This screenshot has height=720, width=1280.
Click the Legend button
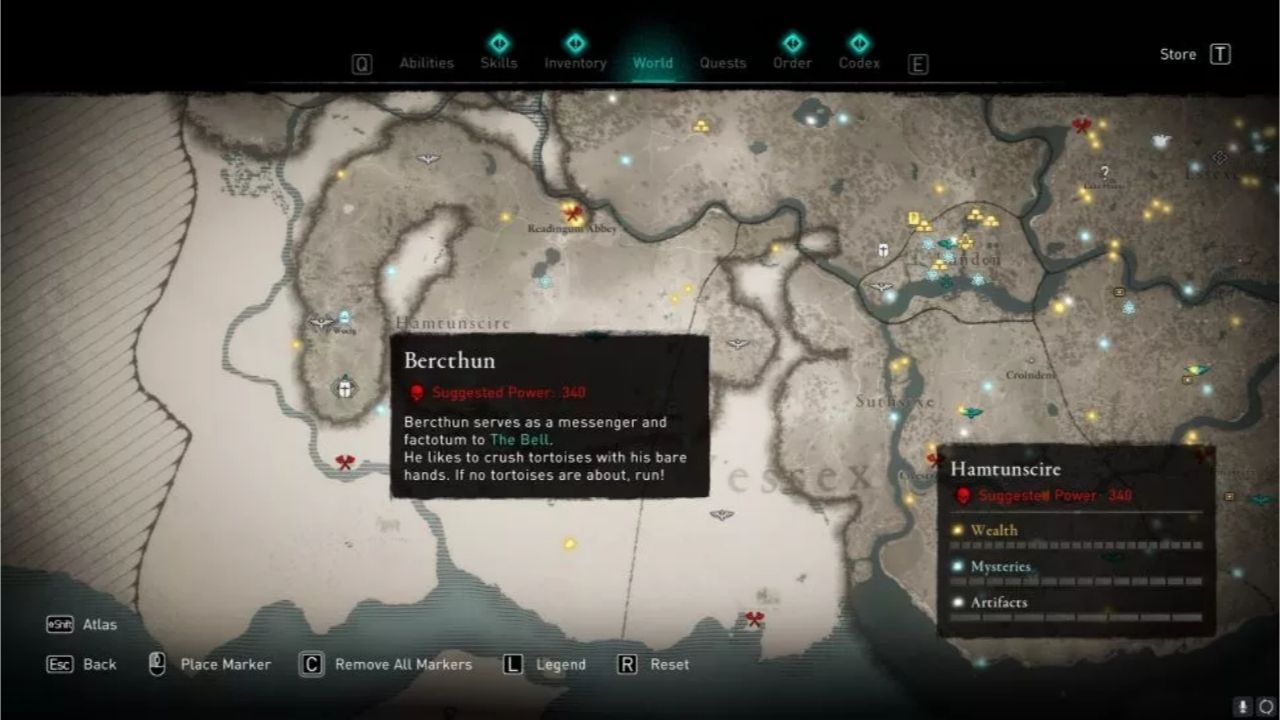tap(560, 664)
